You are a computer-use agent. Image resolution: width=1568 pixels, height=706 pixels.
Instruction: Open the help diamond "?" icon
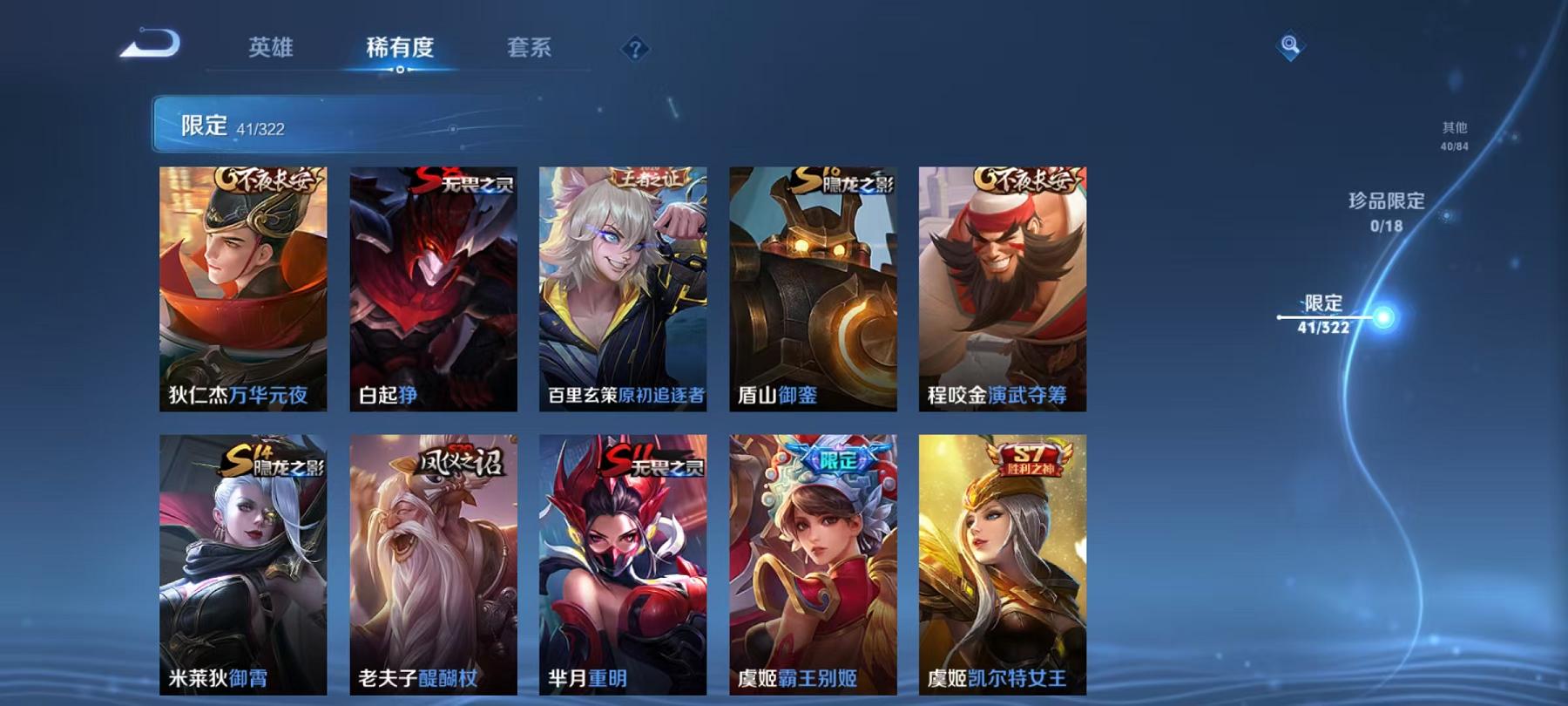tap(636, 49)
